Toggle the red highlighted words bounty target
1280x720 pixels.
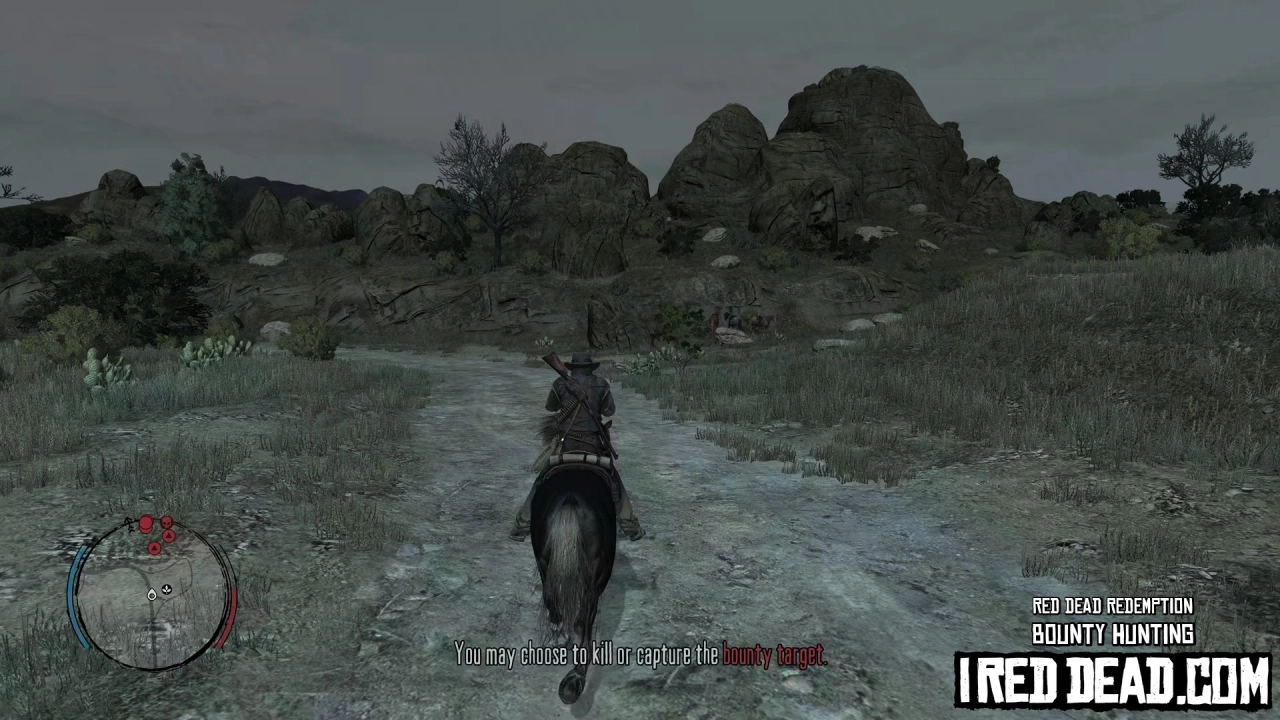click(x=774, y=655)
